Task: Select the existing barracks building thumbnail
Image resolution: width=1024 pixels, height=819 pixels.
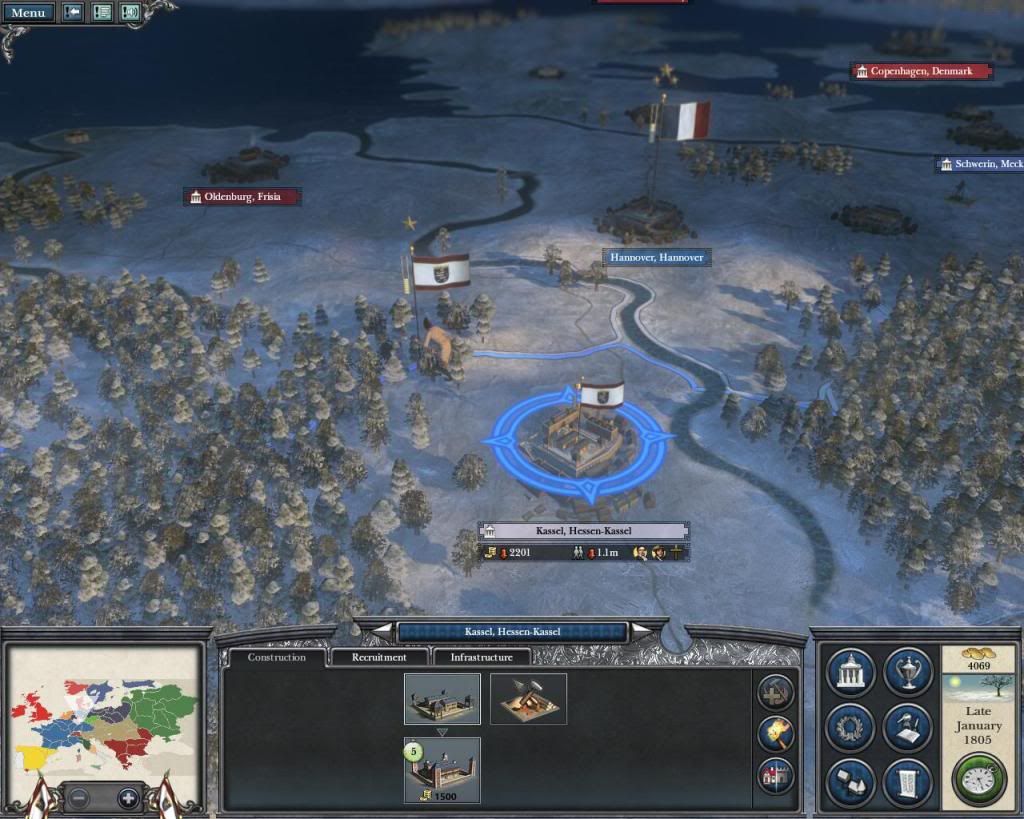Action: pos(442,698)
